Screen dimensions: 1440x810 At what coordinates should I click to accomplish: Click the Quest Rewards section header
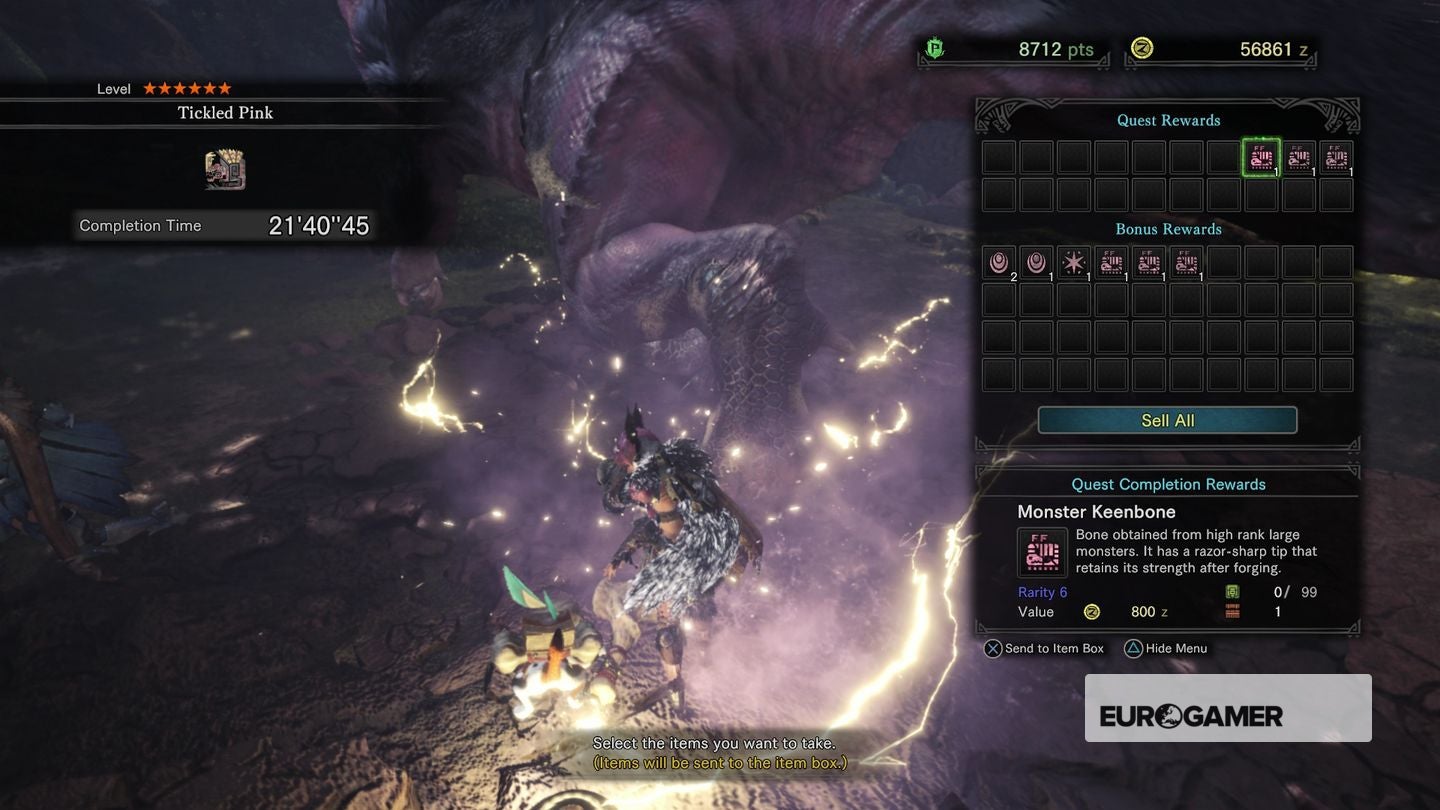click(1166, 120)
